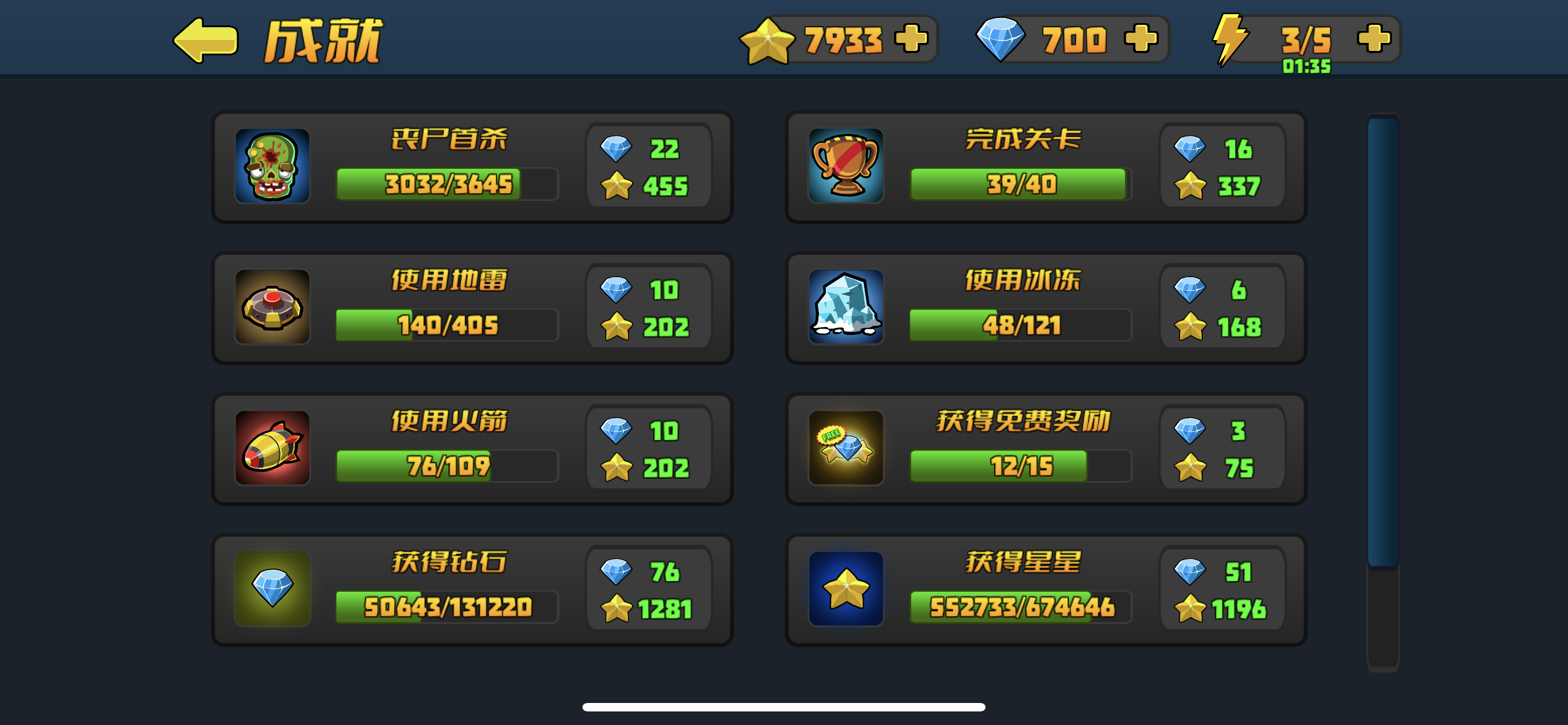This screenshot has width=1568, height=725.
Task: Click the plus next to energy 3/5
Action: 1376,39
